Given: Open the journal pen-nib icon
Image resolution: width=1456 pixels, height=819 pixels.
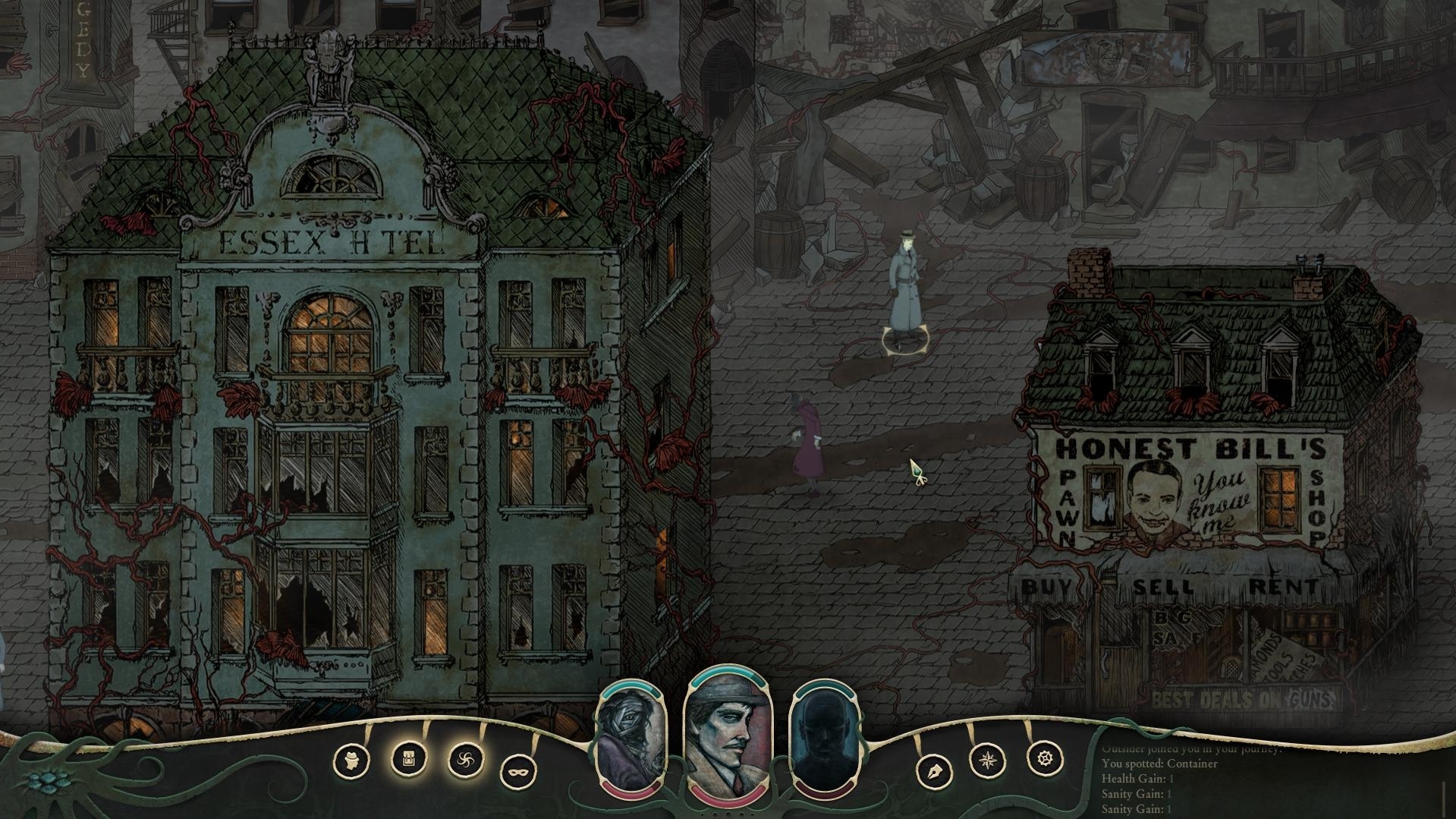Looking at the screenshot, I should 933,772.
